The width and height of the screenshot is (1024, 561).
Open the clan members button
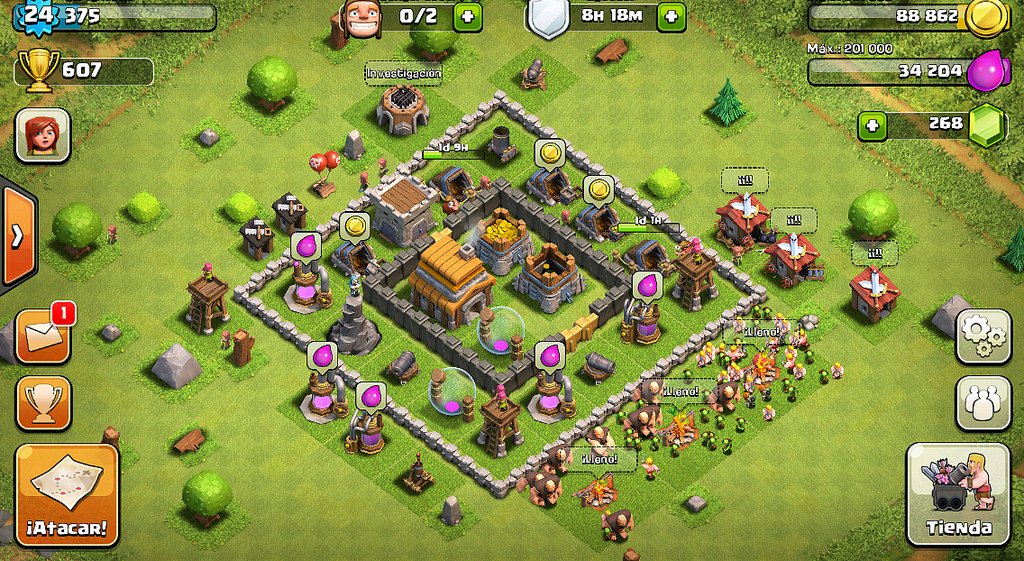coord(984,403)
